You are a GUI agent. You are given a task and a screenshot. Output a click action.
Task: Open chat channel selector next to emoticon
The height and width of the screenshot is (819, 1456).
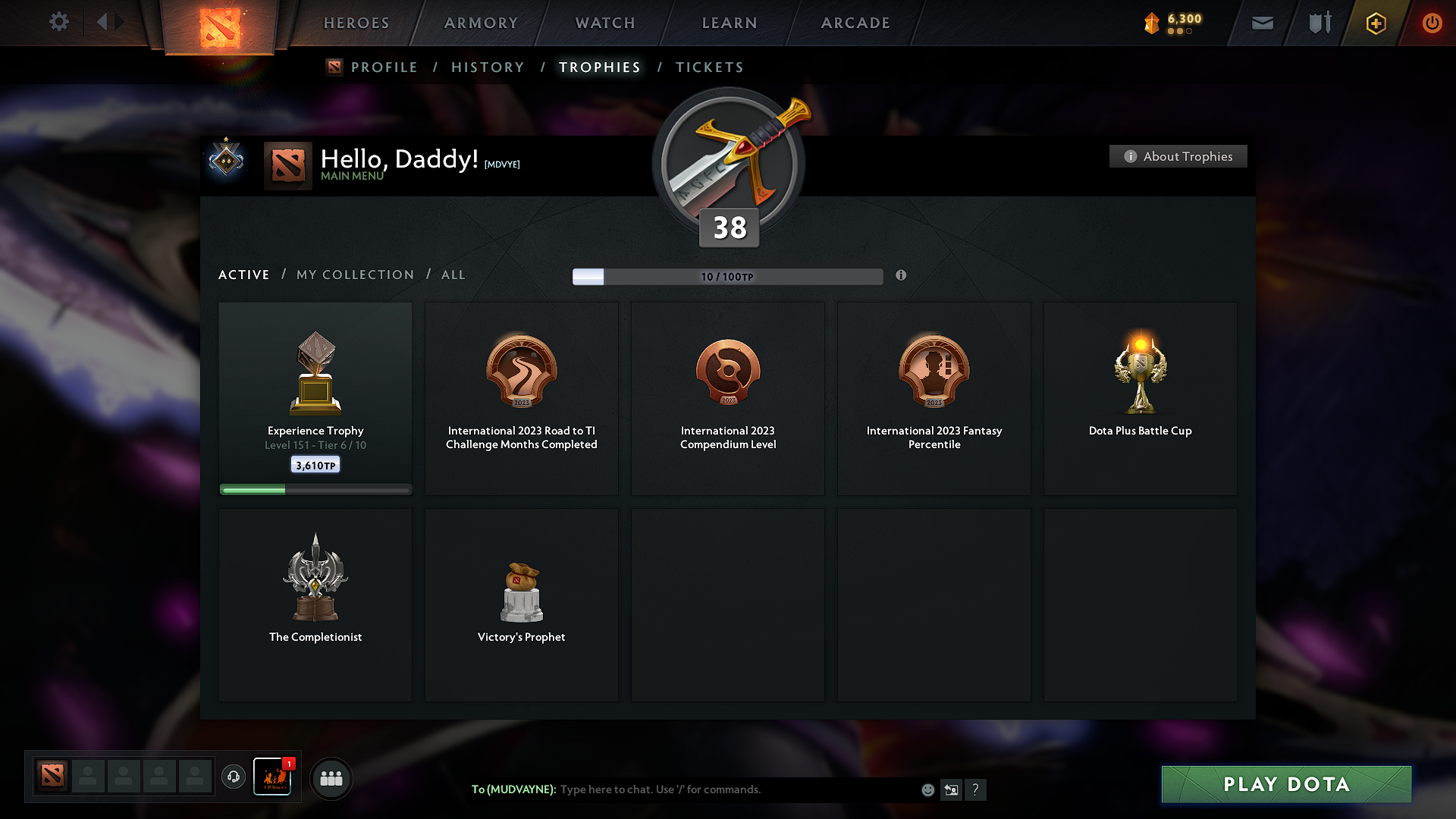(951, 789)
